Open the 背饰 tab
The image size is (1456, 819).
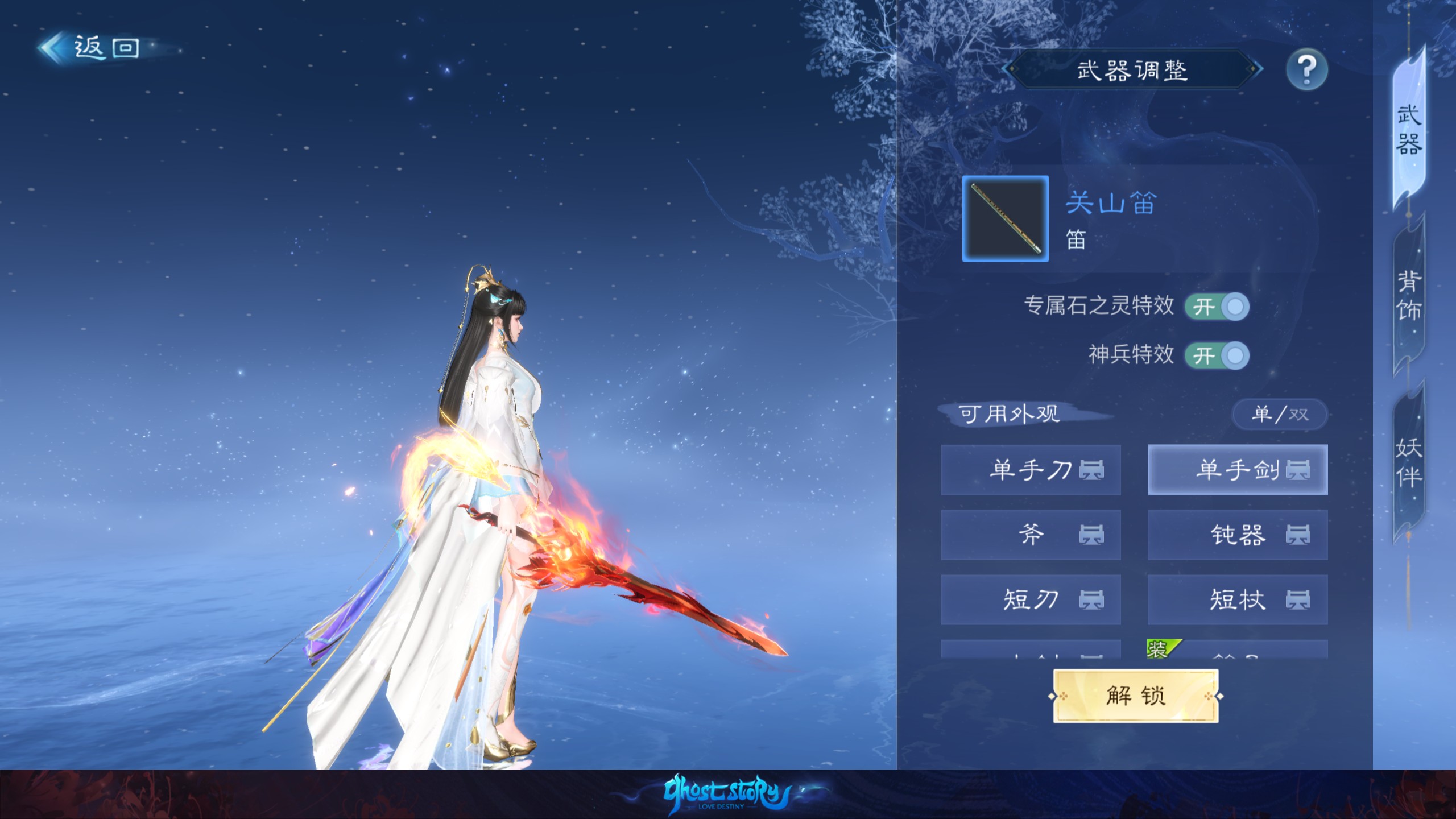coord(1409,296)
